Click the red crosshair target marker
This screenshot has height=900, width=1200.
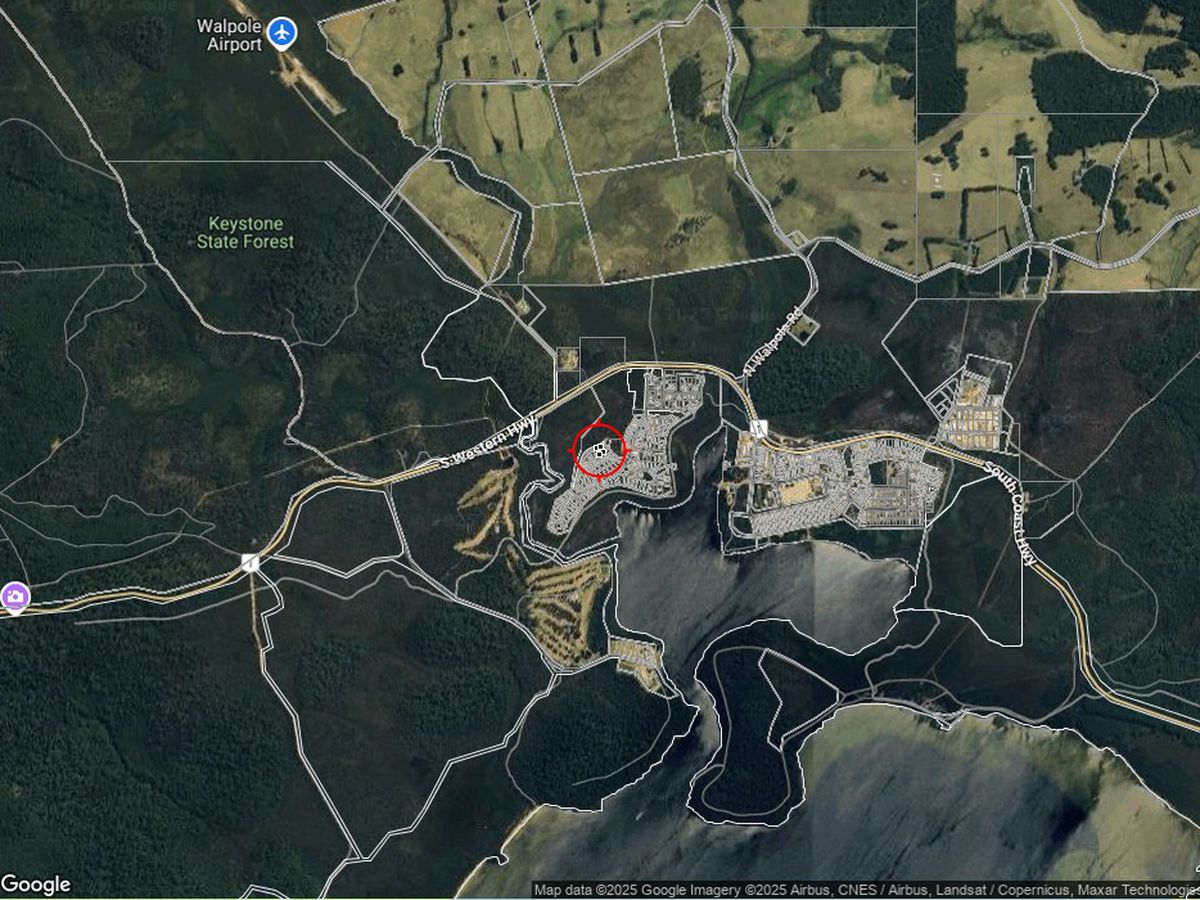[599, 451]
